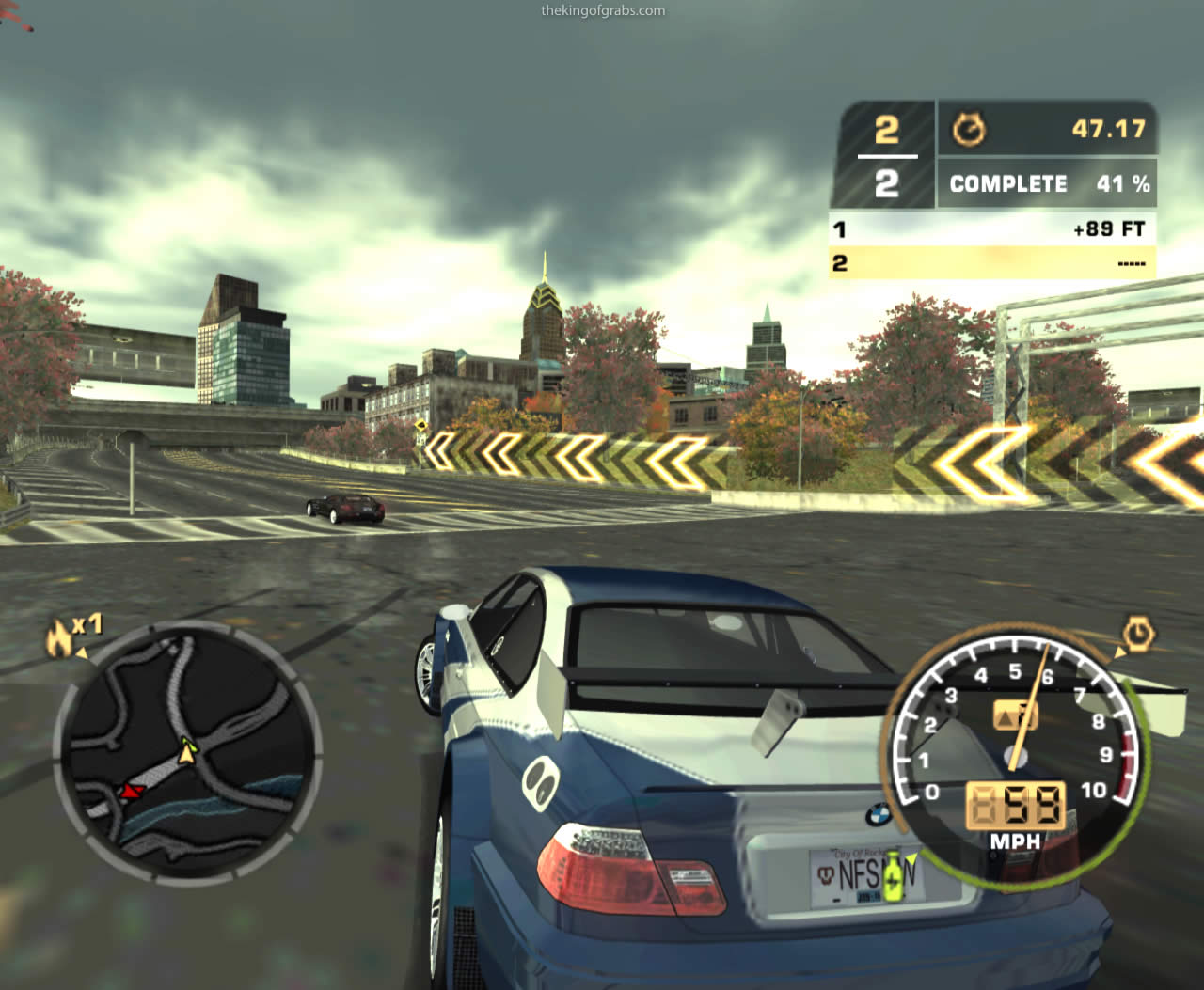Click the red opponent marker on the minimap
Viewport: 1204px width, 990px height.
point(130,791)
